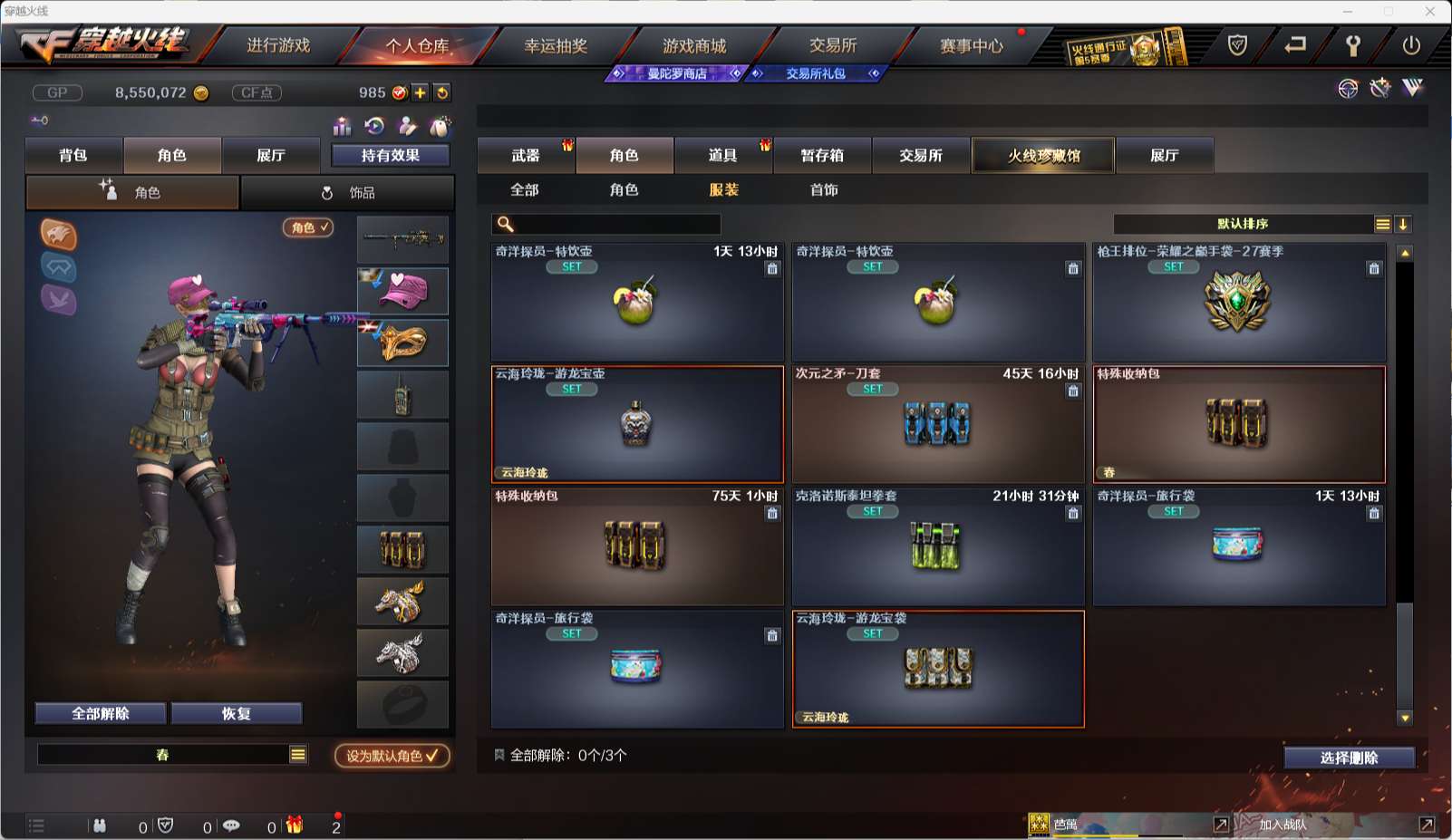Viewport: 1452px width, 840px height.
Task: Open the 默认排序 sort dropdown
Action: (1242, 223)
